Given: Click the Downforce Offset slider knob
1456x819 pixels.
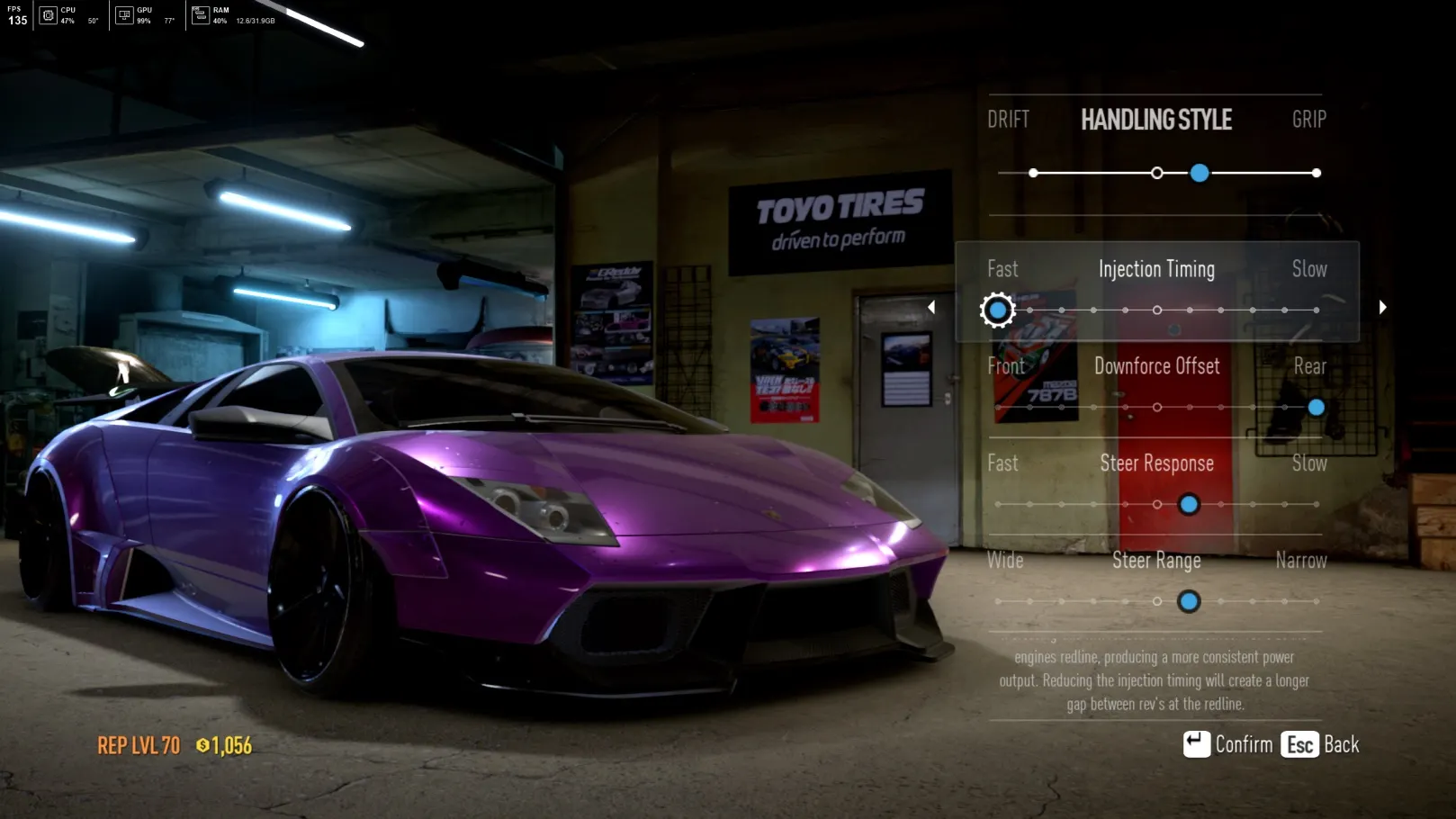Looking at the screenshot, I should (x=1316, y=408).
